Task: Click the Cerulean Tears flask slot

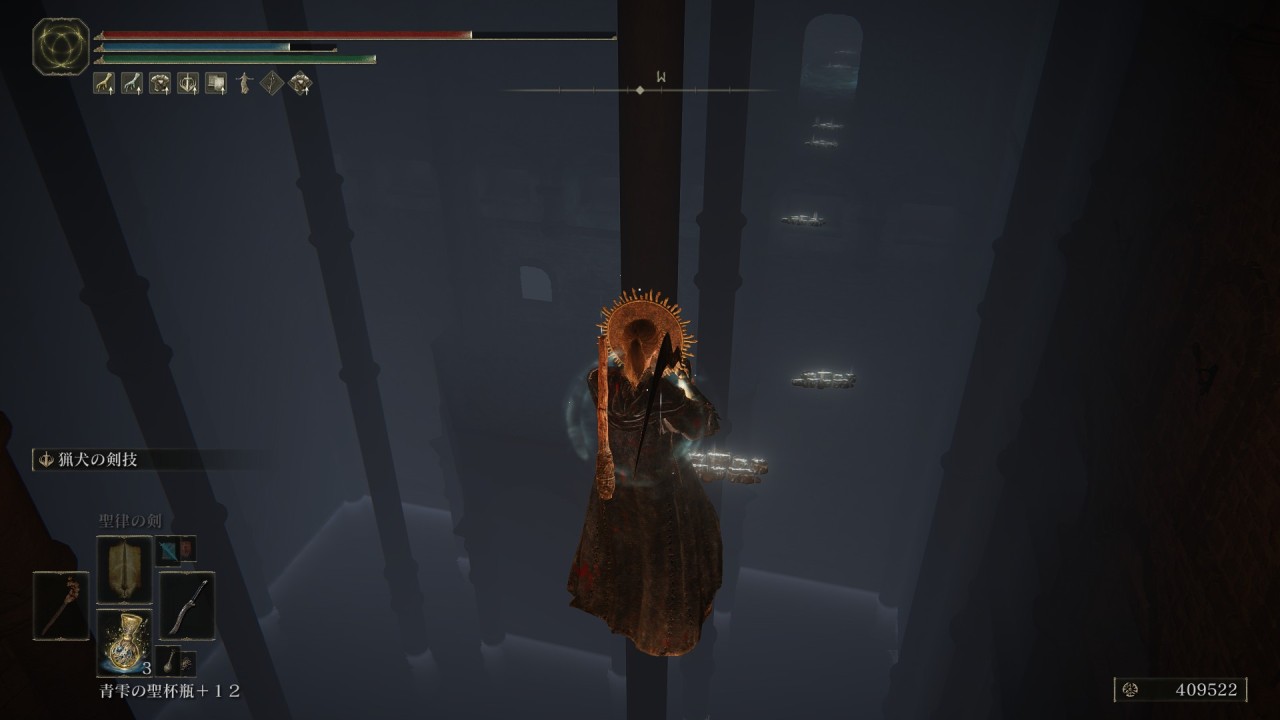Action: pos(124,642)
